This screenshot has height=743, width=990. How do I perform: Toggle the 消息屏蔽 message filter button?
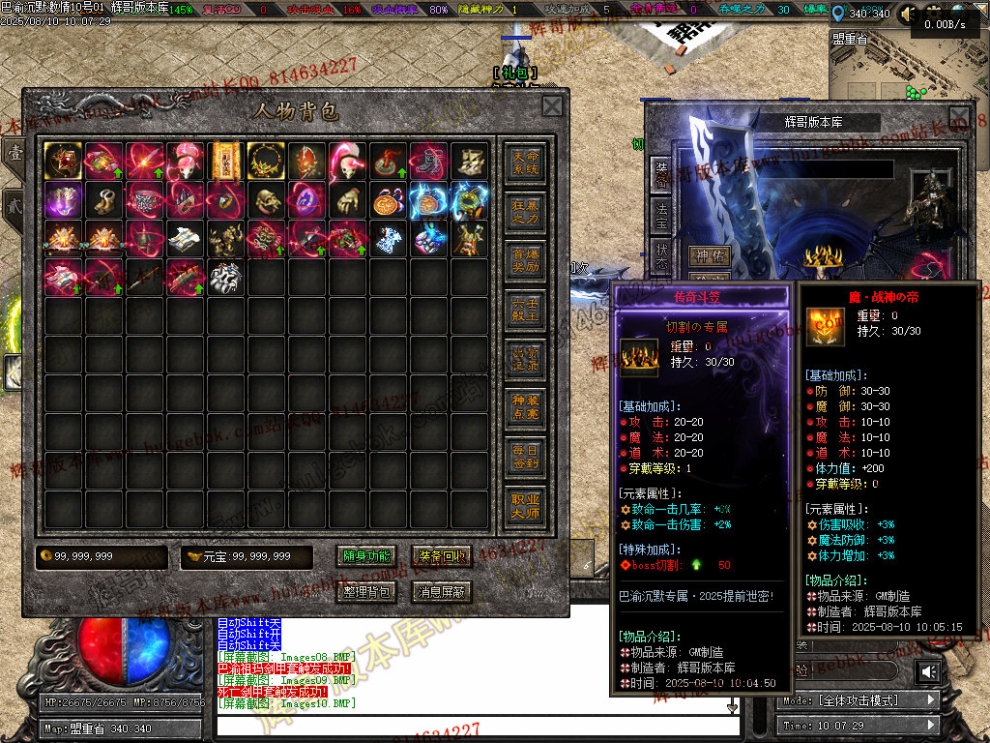(441, 592)
